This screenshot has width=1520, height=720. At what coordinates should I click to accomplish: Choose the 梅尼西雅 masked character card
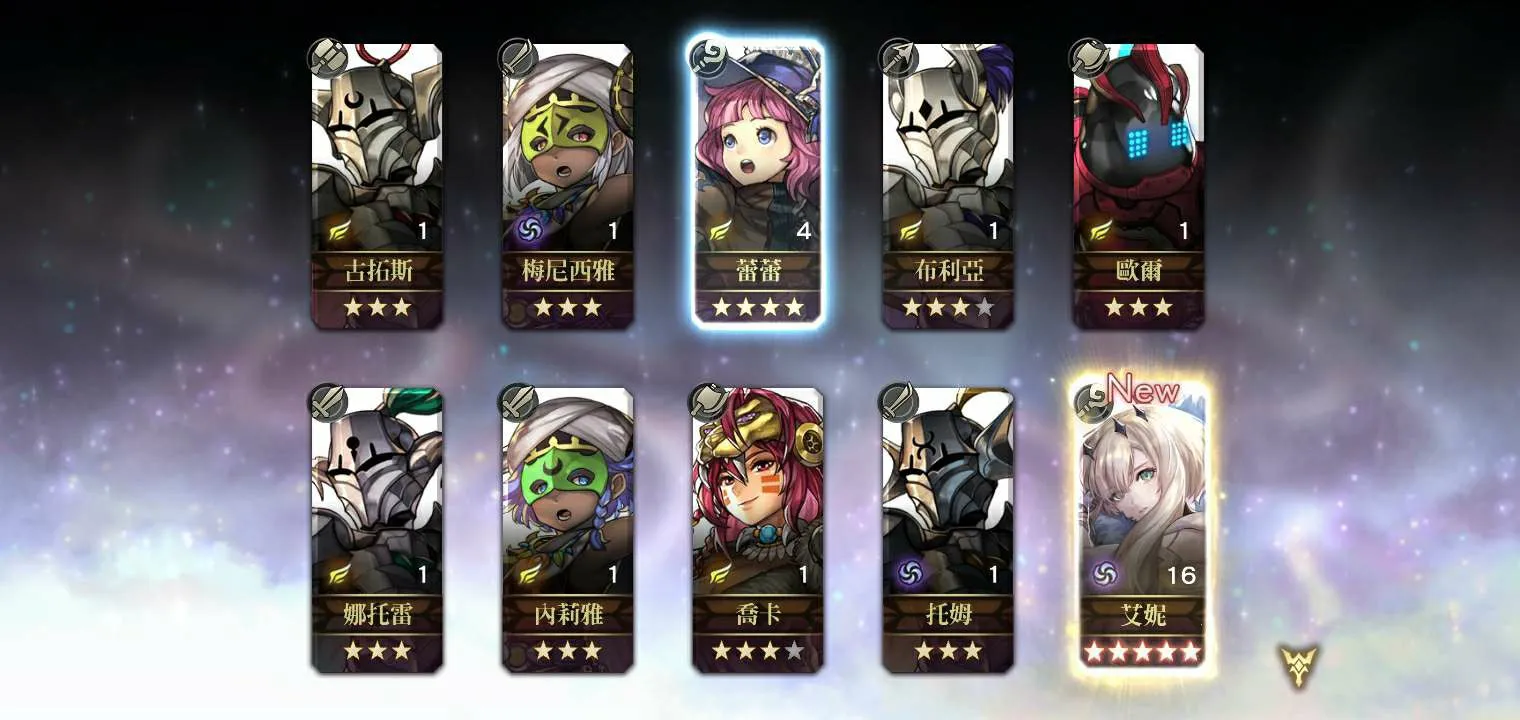[567, 186]
